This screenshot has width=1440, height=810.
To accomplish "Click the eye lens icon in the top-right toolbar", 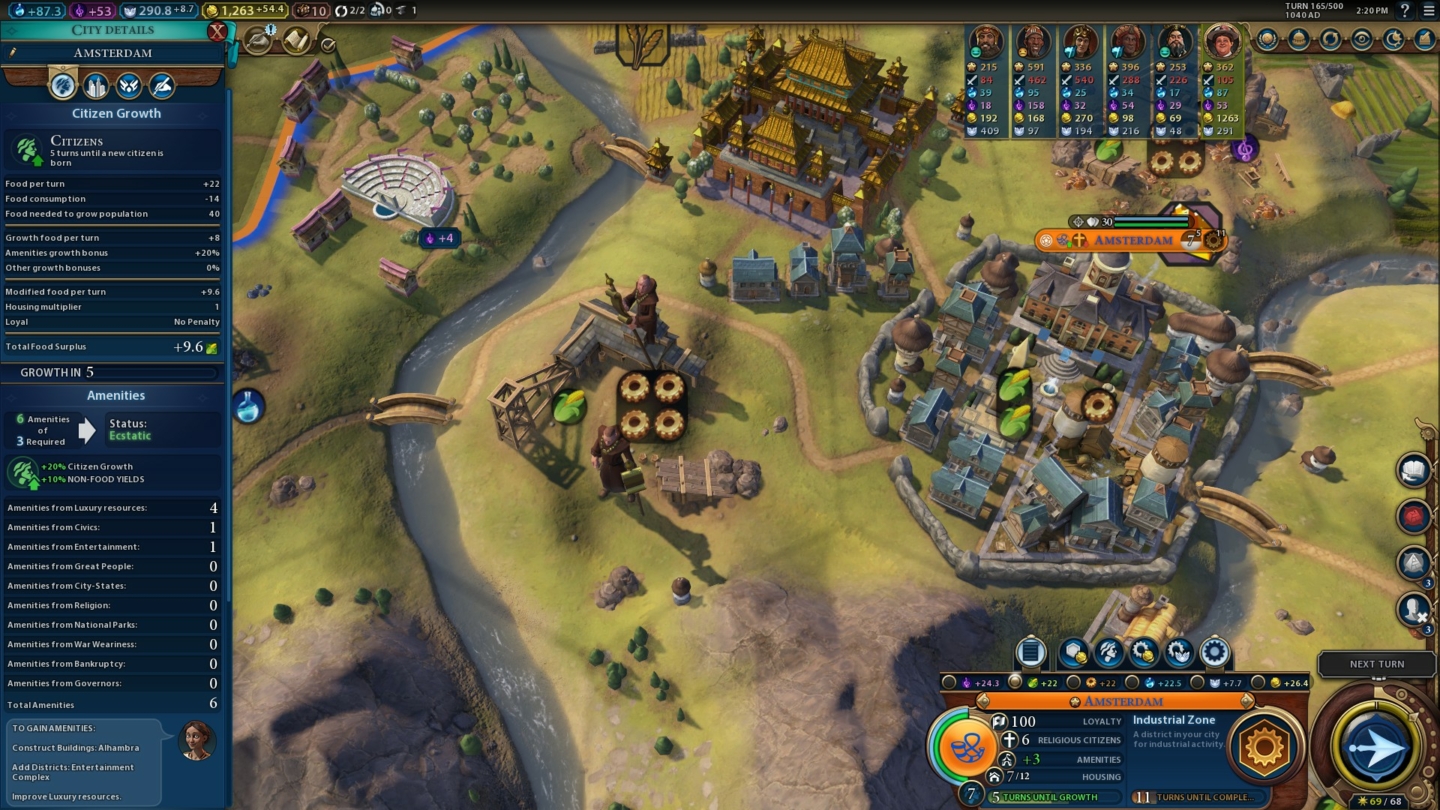I will click(x=1361, y=40).
